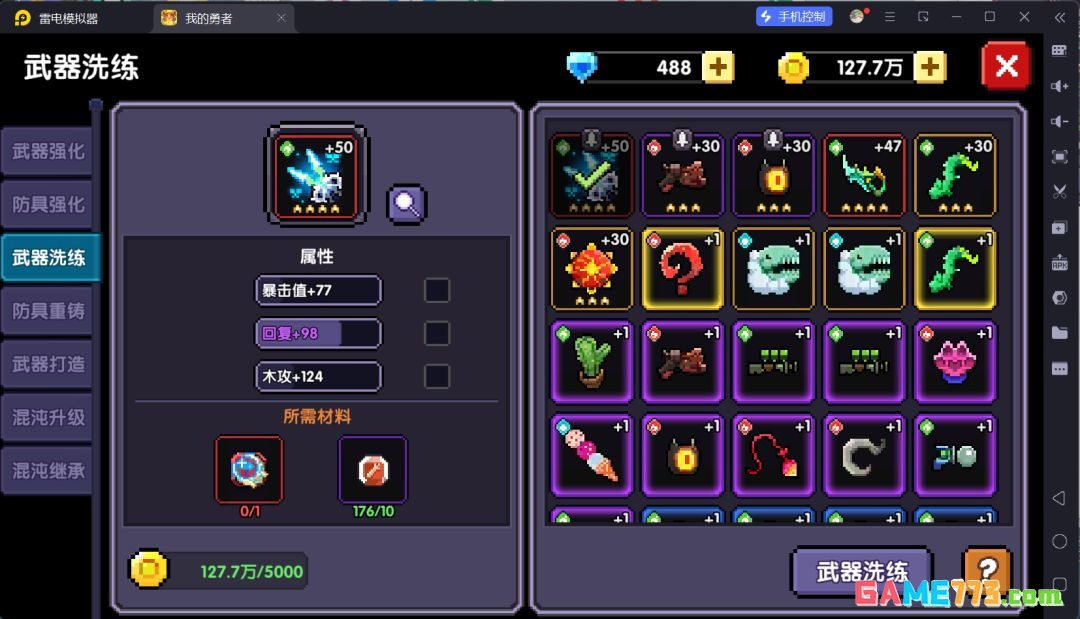Image resolution: width=1080 pixels, height=619 pixels.
Task: Go to the 防具重铸 tab
Action: 47,311
